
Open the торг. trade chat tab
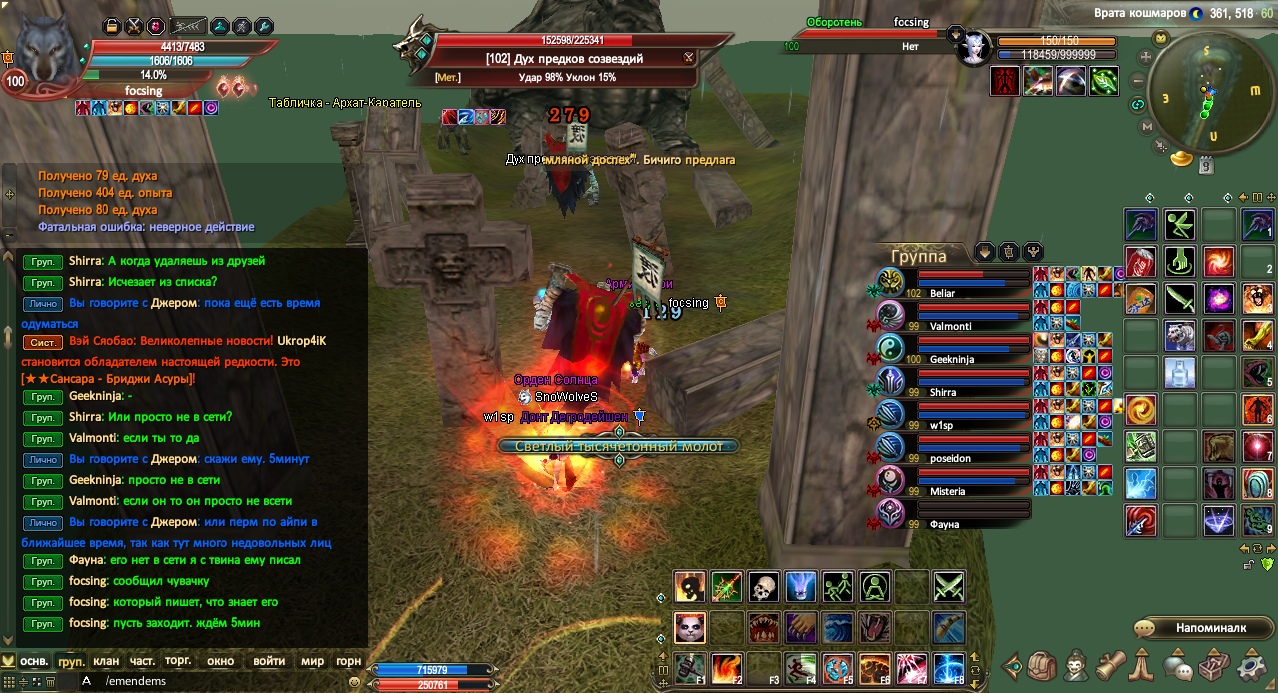coord(178,661)
